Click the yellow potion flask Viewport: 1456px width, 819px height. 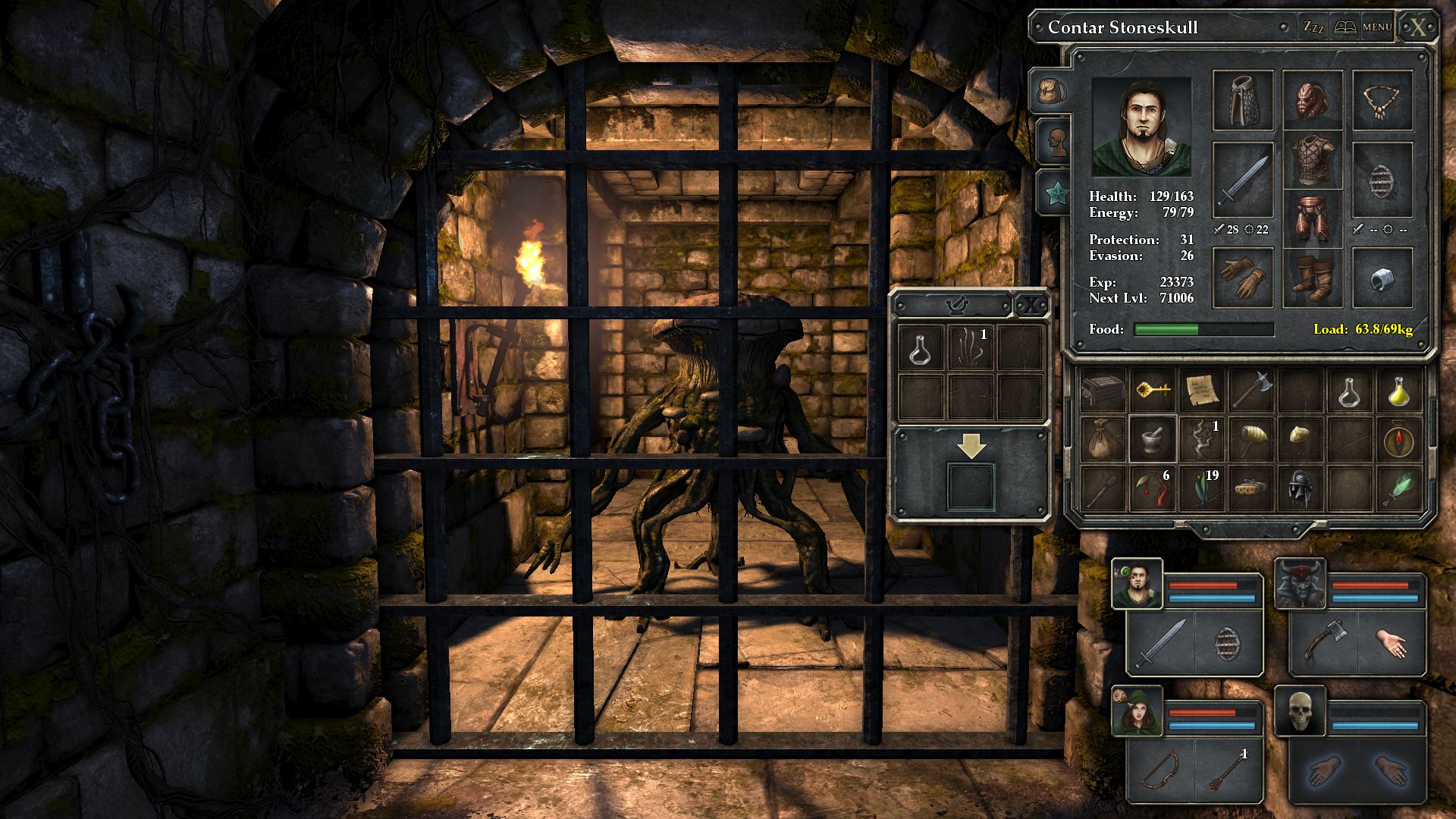point(1399,391)
